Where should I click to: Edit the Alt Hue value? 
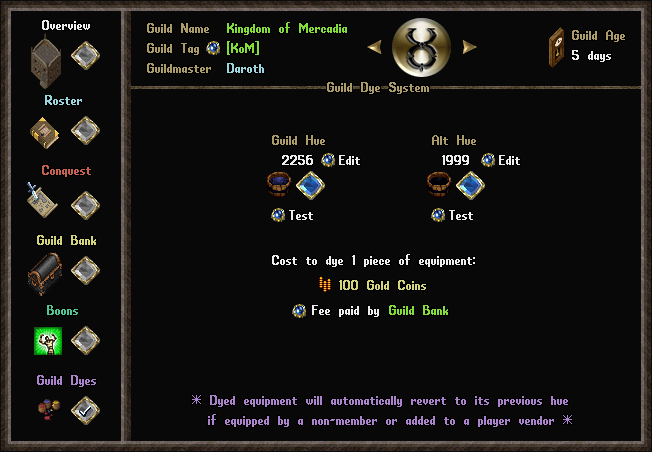(488, 160)
